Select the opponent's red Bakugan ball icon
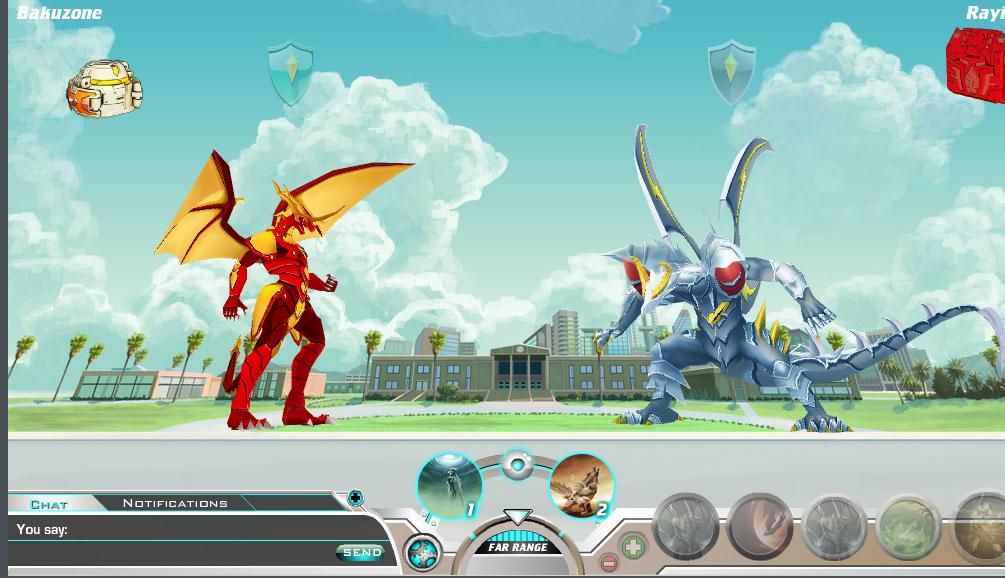 (x=977, y=65)
